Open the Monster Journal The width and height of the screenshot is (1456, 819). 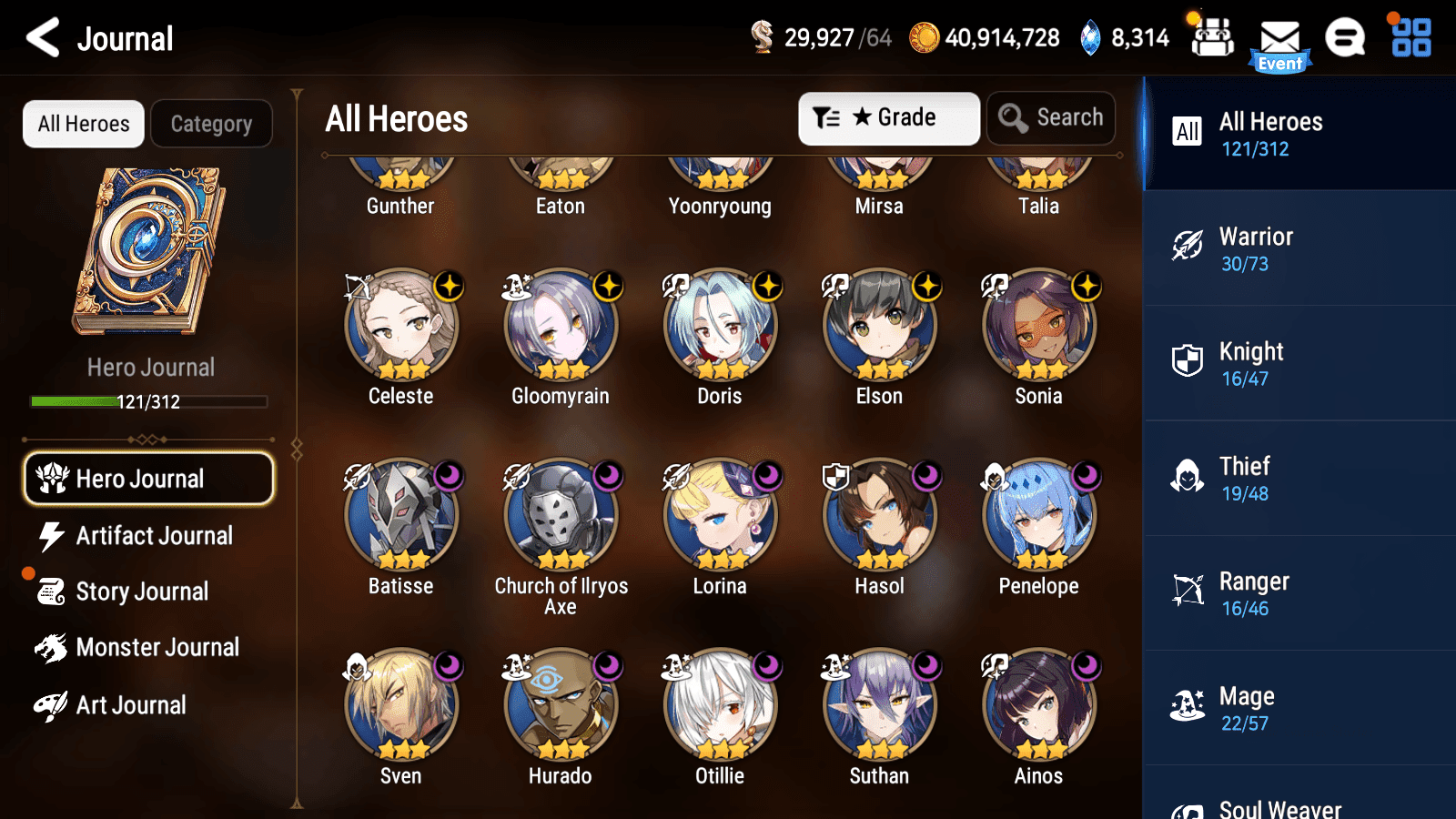[x=158, y=648]
